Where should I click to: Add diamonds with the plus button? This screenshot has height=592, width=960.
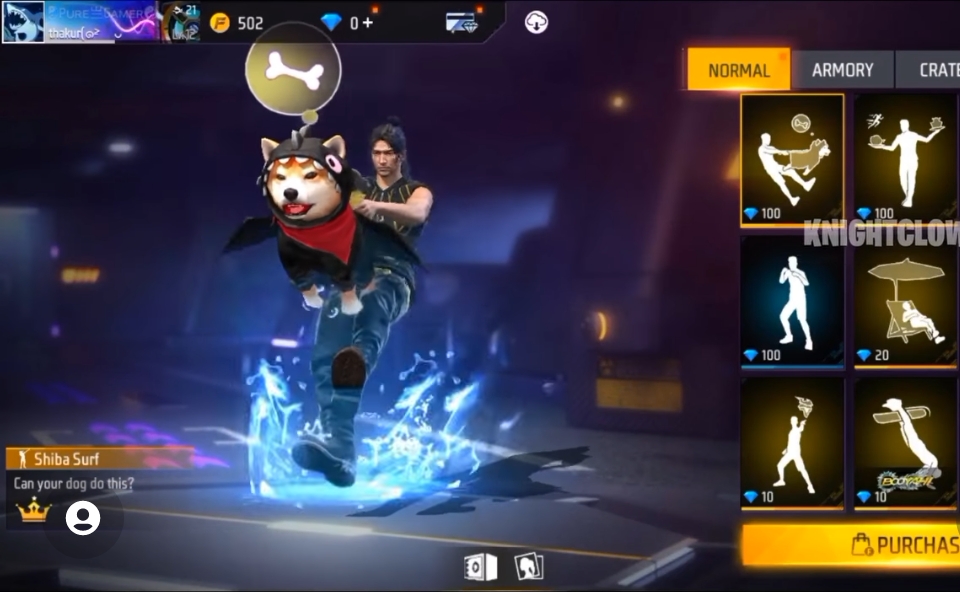click(x=368, y=22)
